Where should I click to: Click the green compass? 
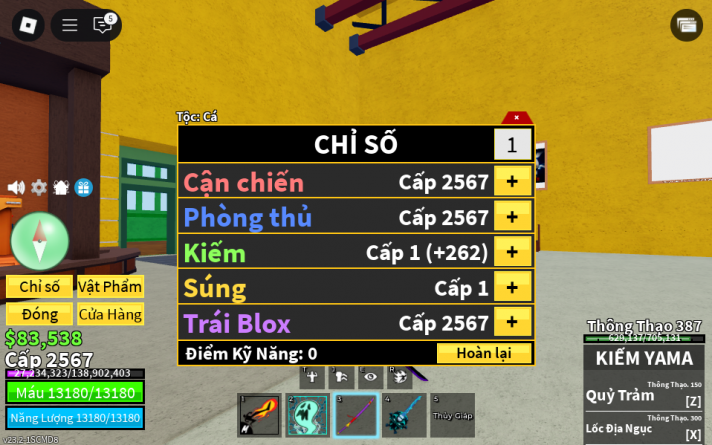[40, 241]
